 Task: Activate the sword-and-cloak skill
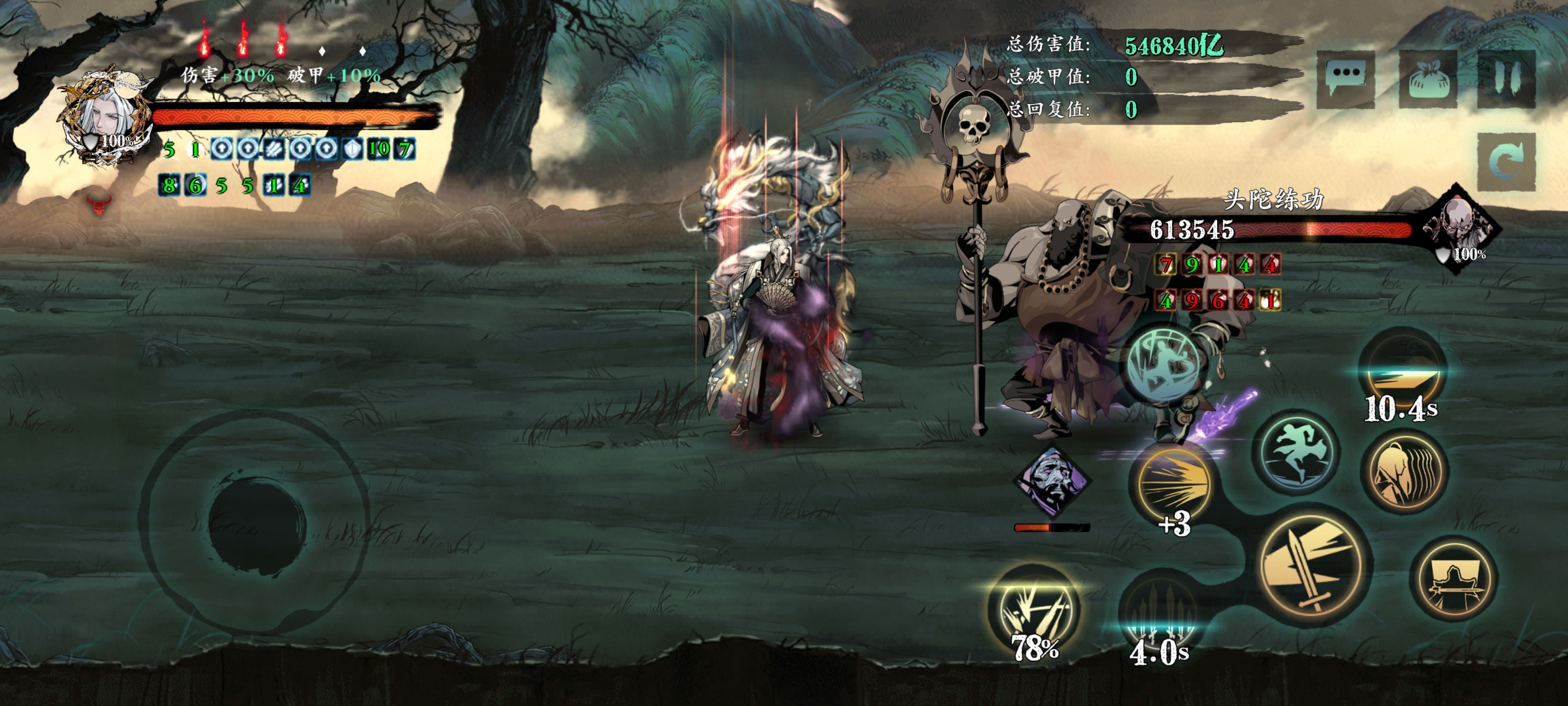(1454, 580)
